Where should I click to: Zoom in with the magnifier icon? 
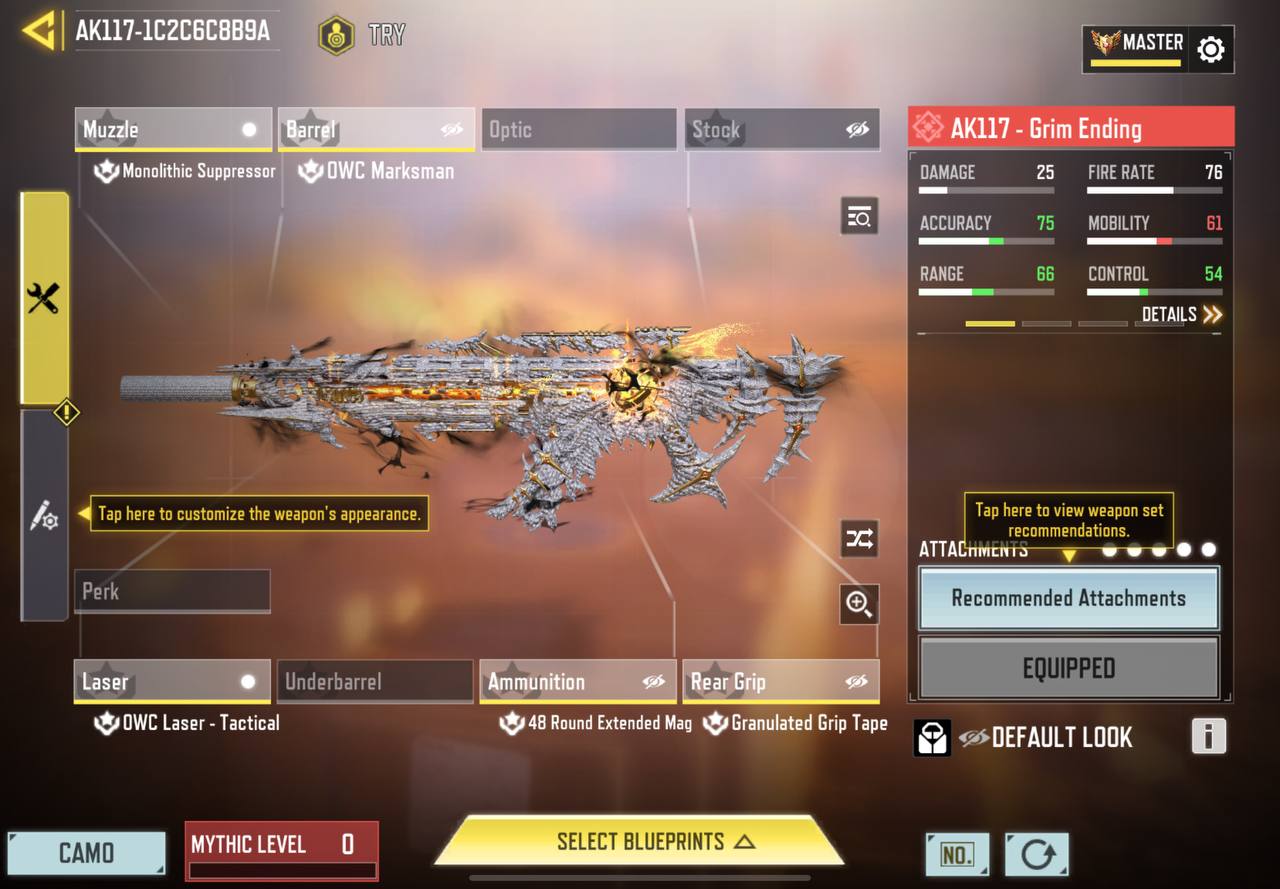(859, 603)
